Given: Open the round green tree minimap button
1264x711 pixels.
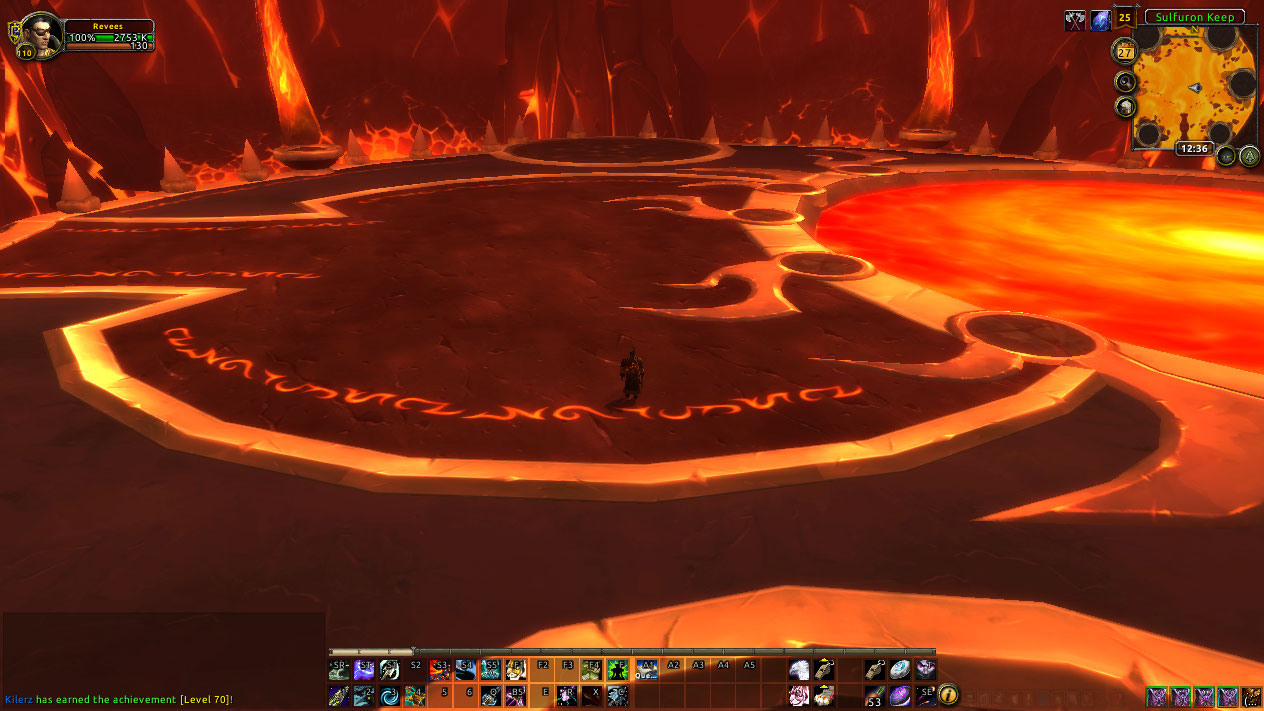Looking at the screenshot, I should point(1249,156).
